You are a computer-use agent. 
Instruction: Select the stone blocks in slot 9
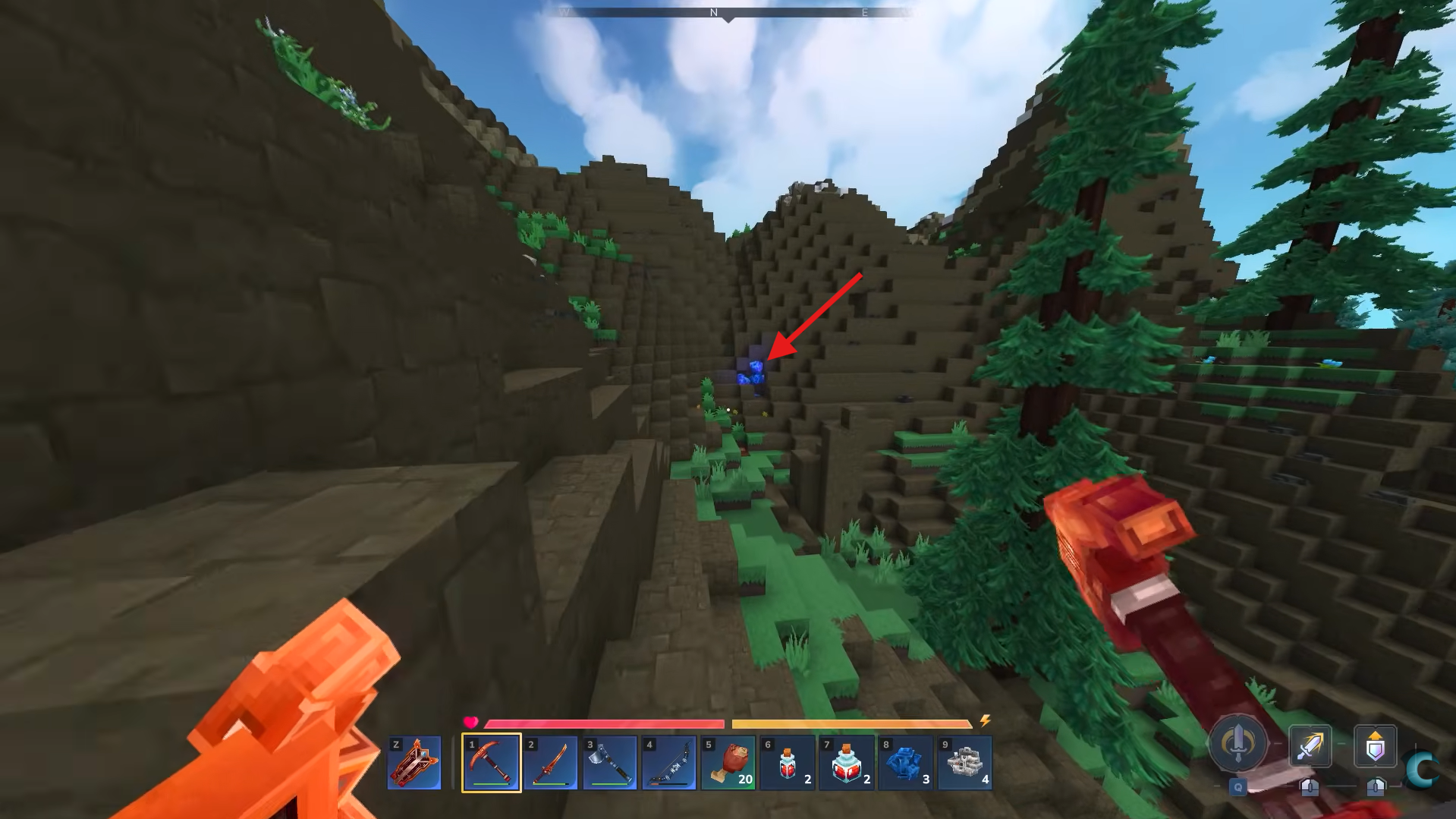pyautogui.click(x=964, y=762)
